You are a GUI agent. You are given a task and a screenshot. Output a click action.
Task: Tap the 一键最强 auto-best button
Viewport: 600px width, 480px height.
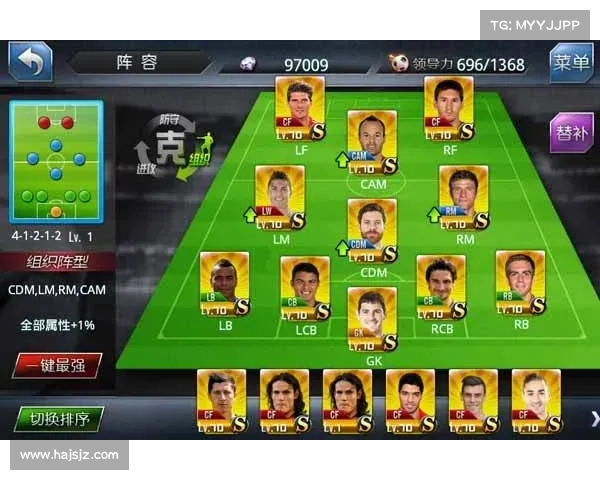[56, 365]
